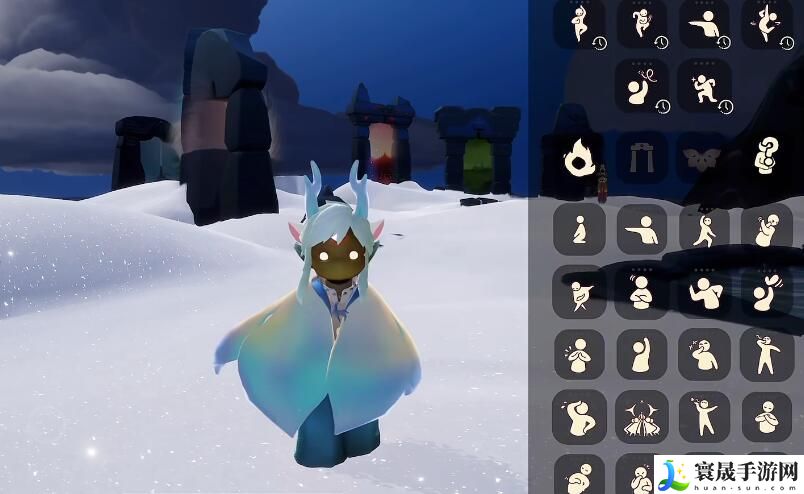Choose the striding figure with raised arm
The width and height of the screenshot is (804, 494).
[704, 228]
